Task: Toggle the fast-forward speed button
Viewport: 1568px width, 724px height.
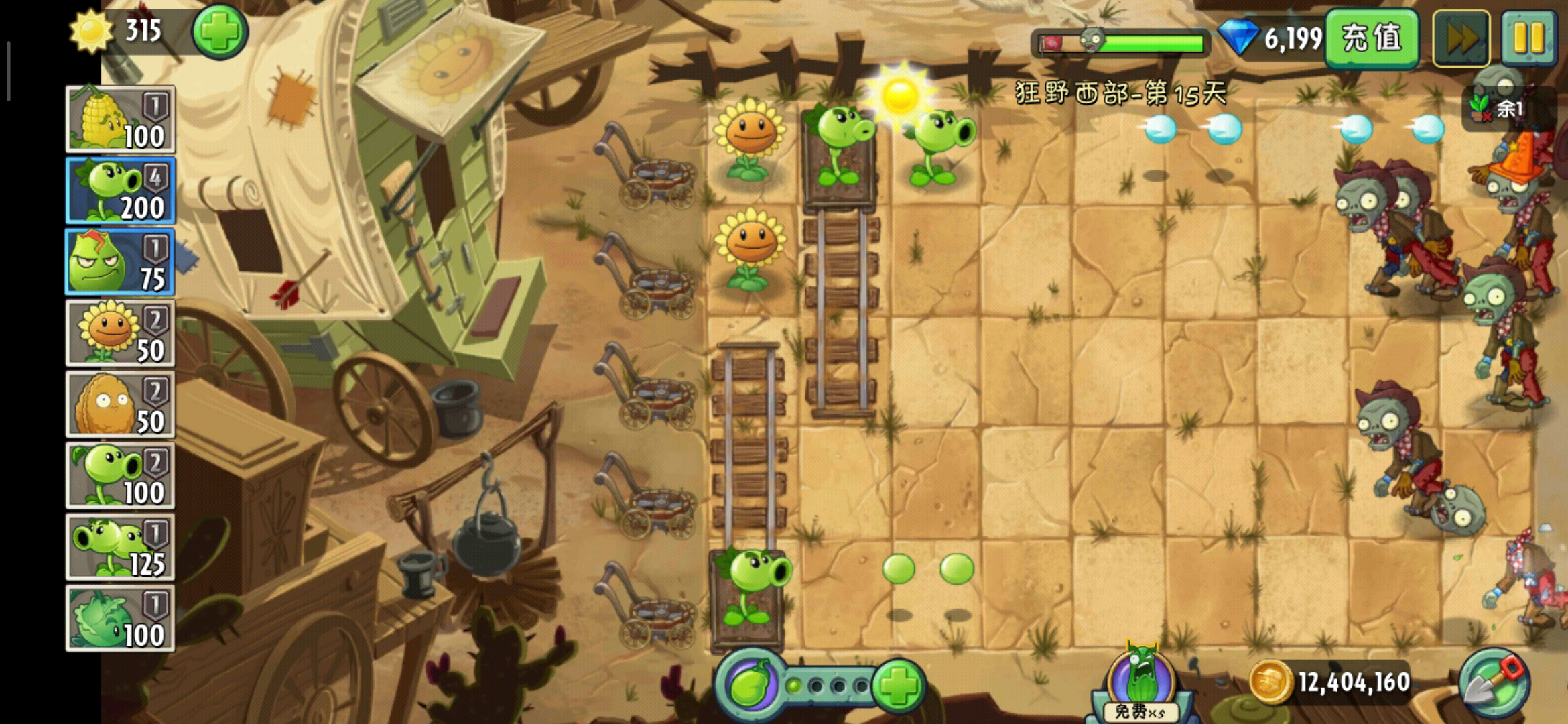Action: [1461, 38]
